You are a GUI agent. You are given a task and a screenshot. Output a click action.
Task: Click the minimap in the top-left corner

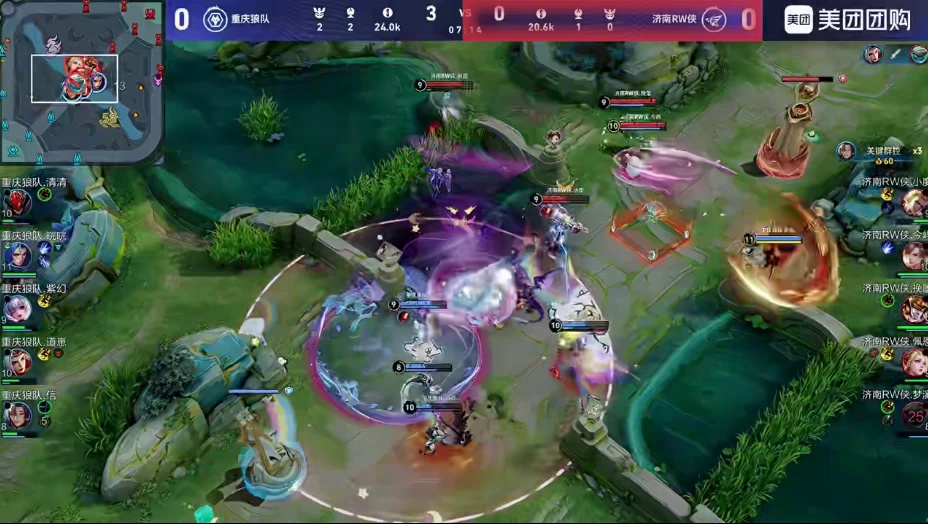pos(81,81)
